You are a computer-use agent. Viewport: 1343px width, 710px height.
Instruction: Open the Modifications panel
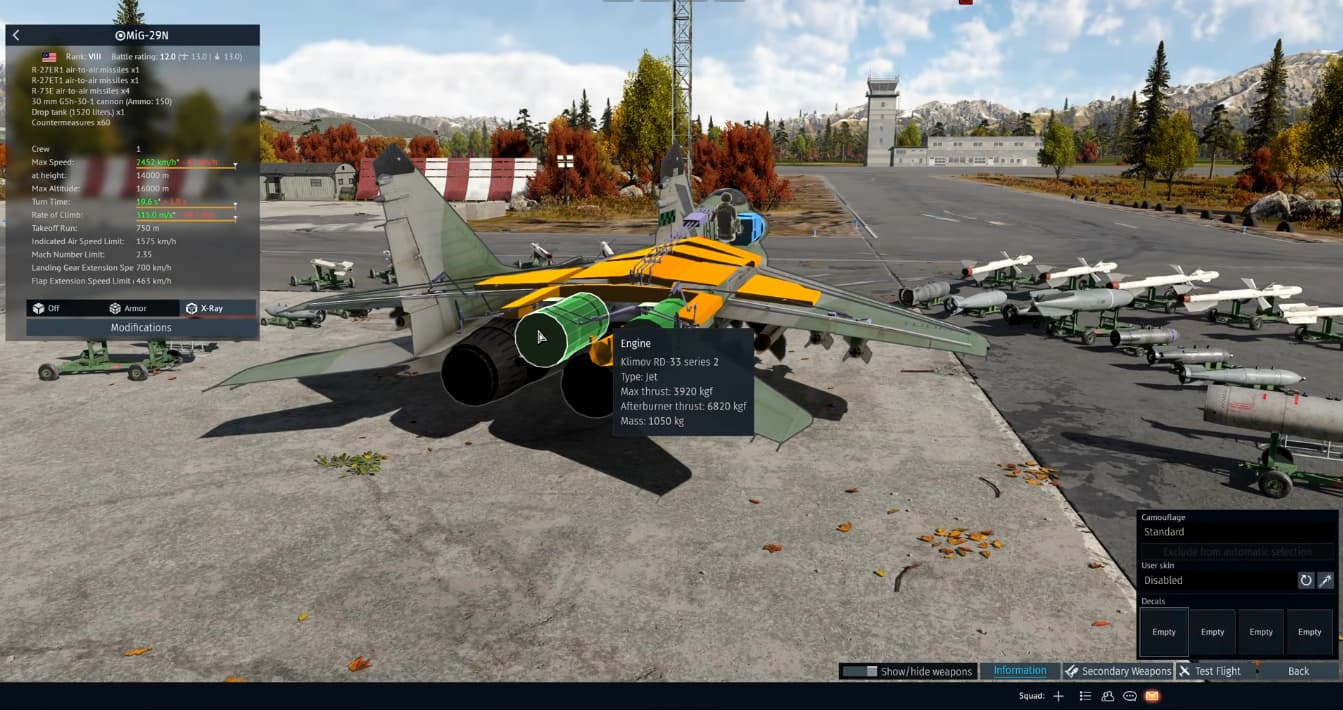(x=141, y=327)
